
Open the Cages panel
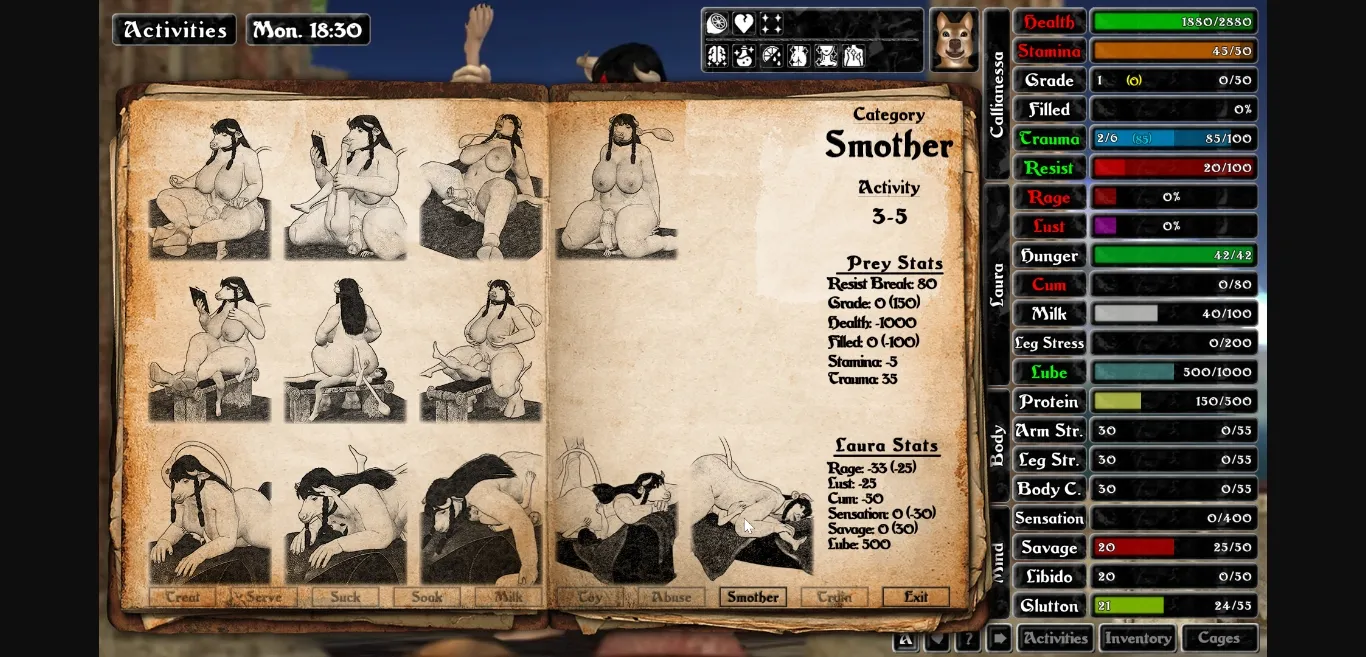point(1219,638)
